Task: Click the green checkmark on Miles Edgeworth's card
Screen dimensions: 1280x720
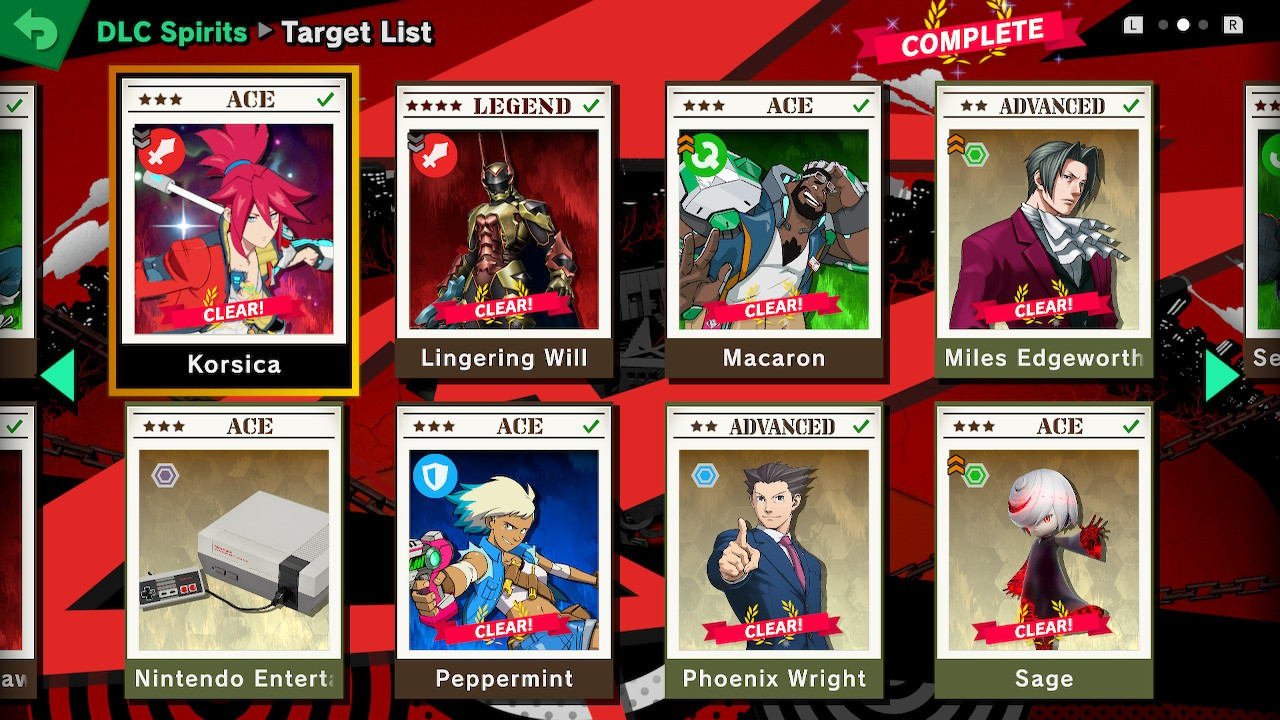Action: (1131, 105)
